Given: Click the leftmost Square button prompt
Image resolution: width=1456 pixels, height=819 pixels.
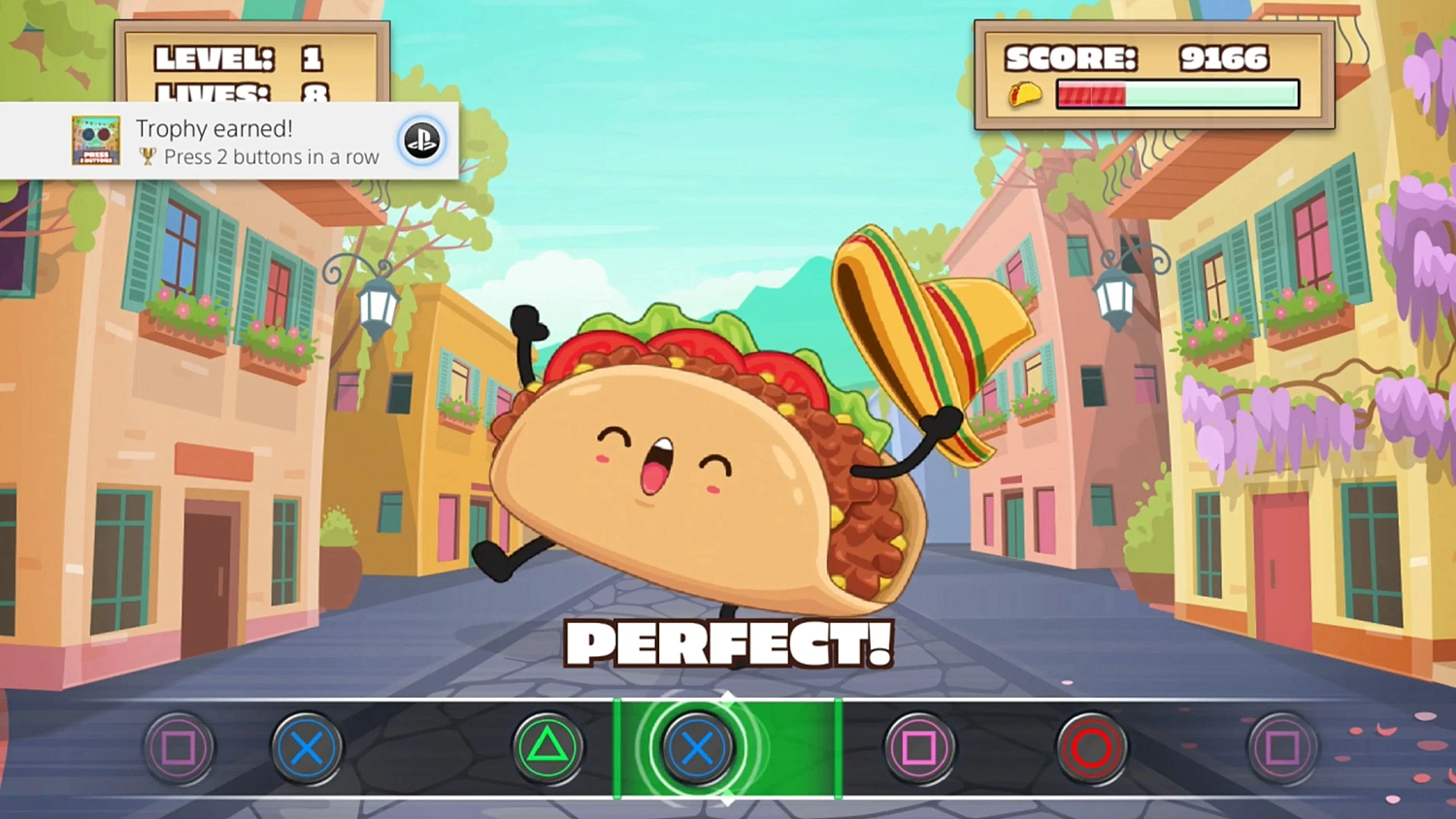Looking at the screenshot, I should (179, 748).
